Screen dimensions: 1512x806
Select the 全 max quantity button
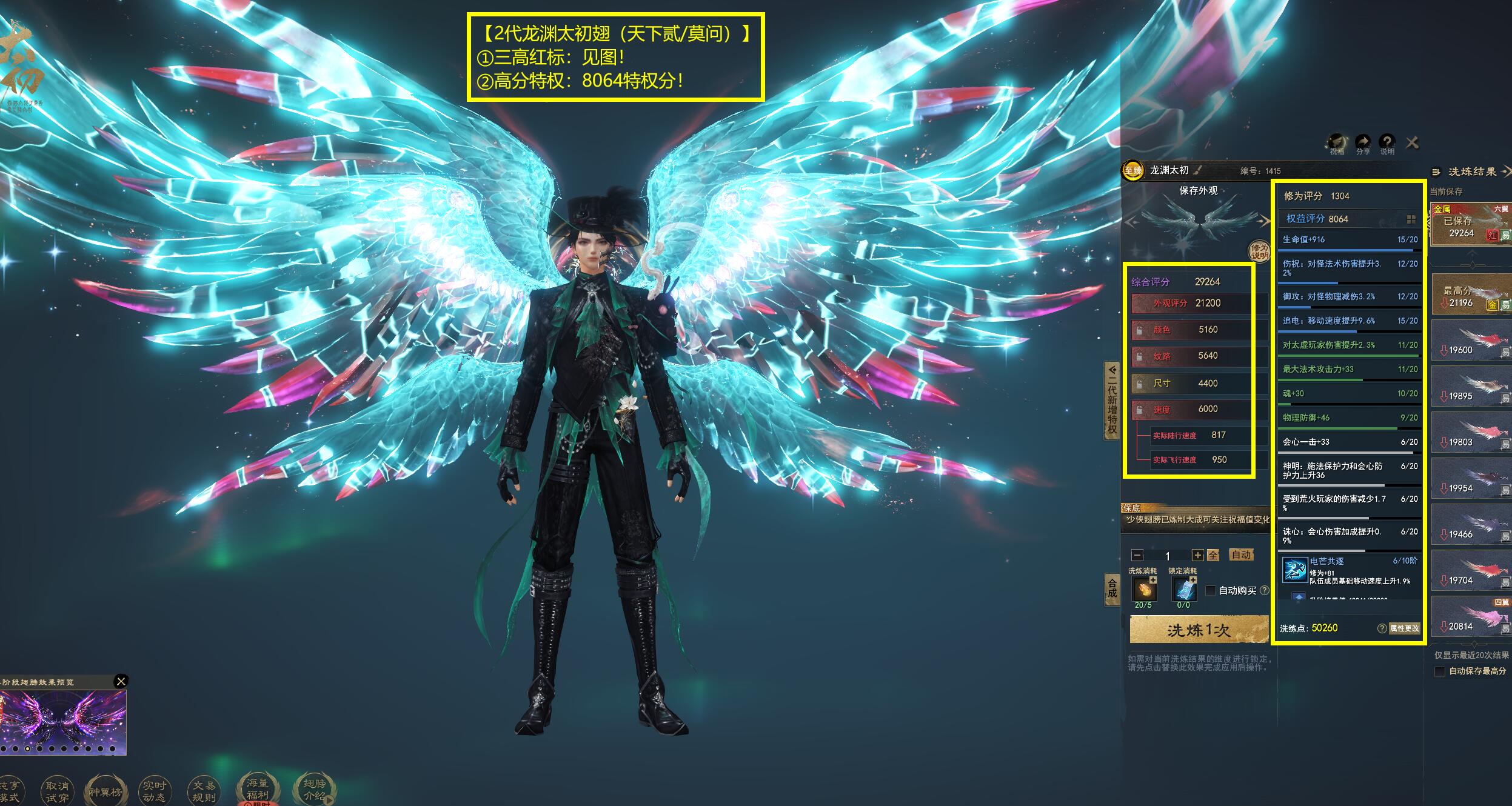pyautogui.click(x=1213, y=555)
